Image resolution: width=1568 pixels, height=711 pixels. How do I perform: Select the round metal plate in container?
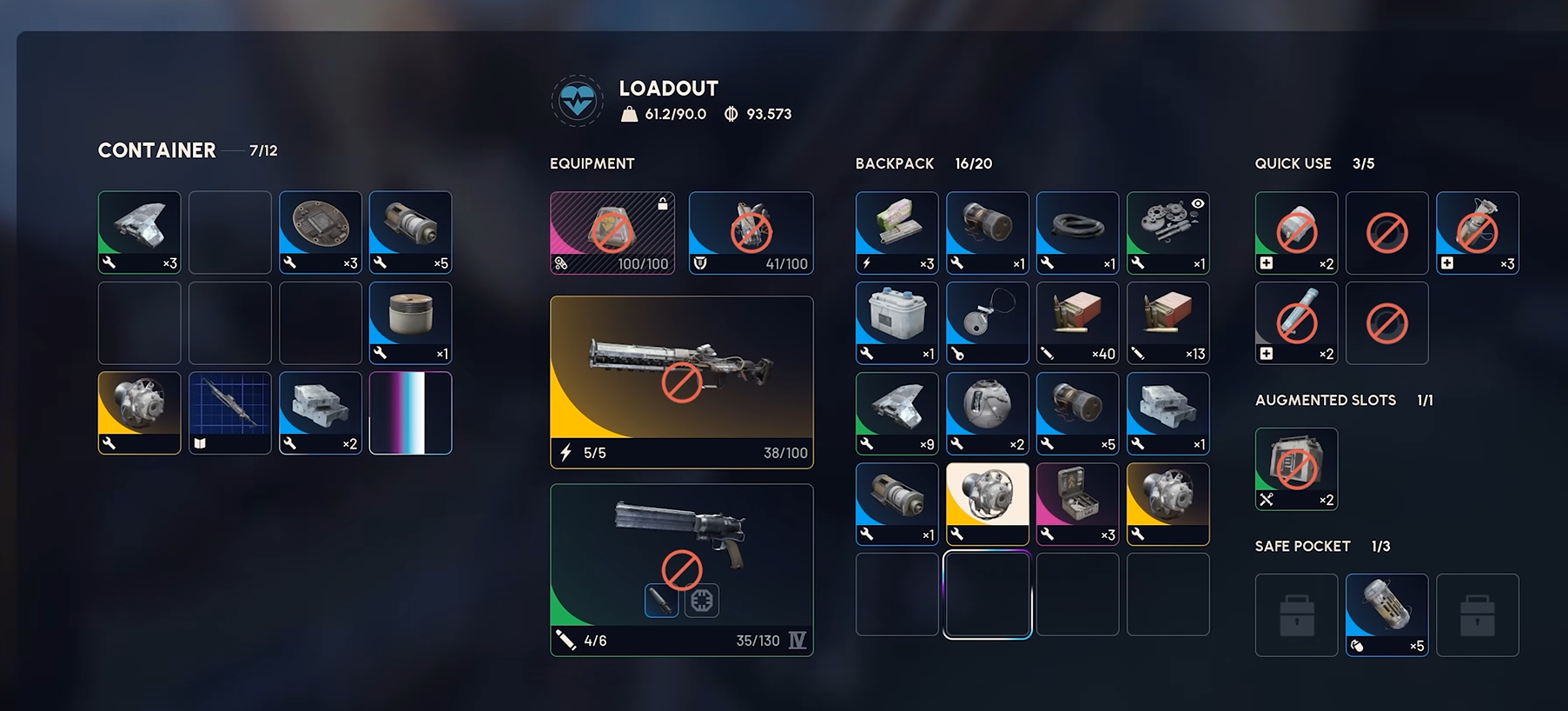(x=320, y=232)
